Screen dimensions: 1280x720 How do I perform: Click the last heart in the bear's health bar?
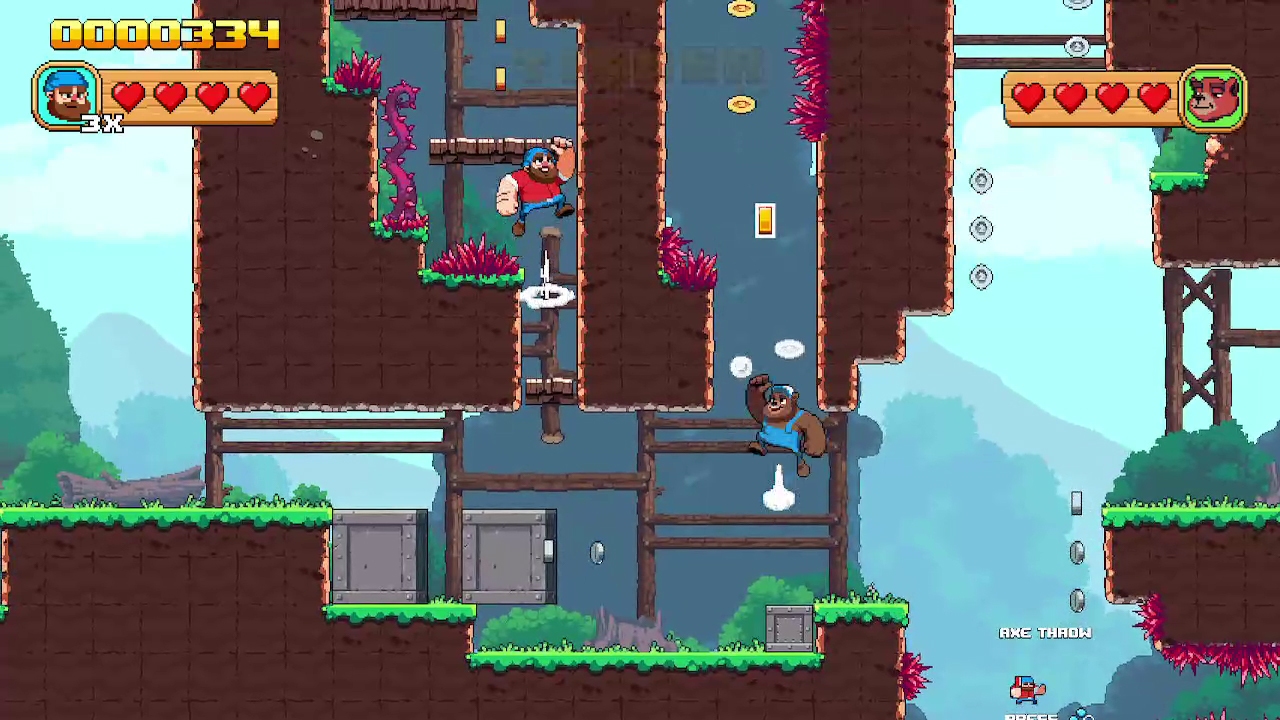(x=1155, y=95)
